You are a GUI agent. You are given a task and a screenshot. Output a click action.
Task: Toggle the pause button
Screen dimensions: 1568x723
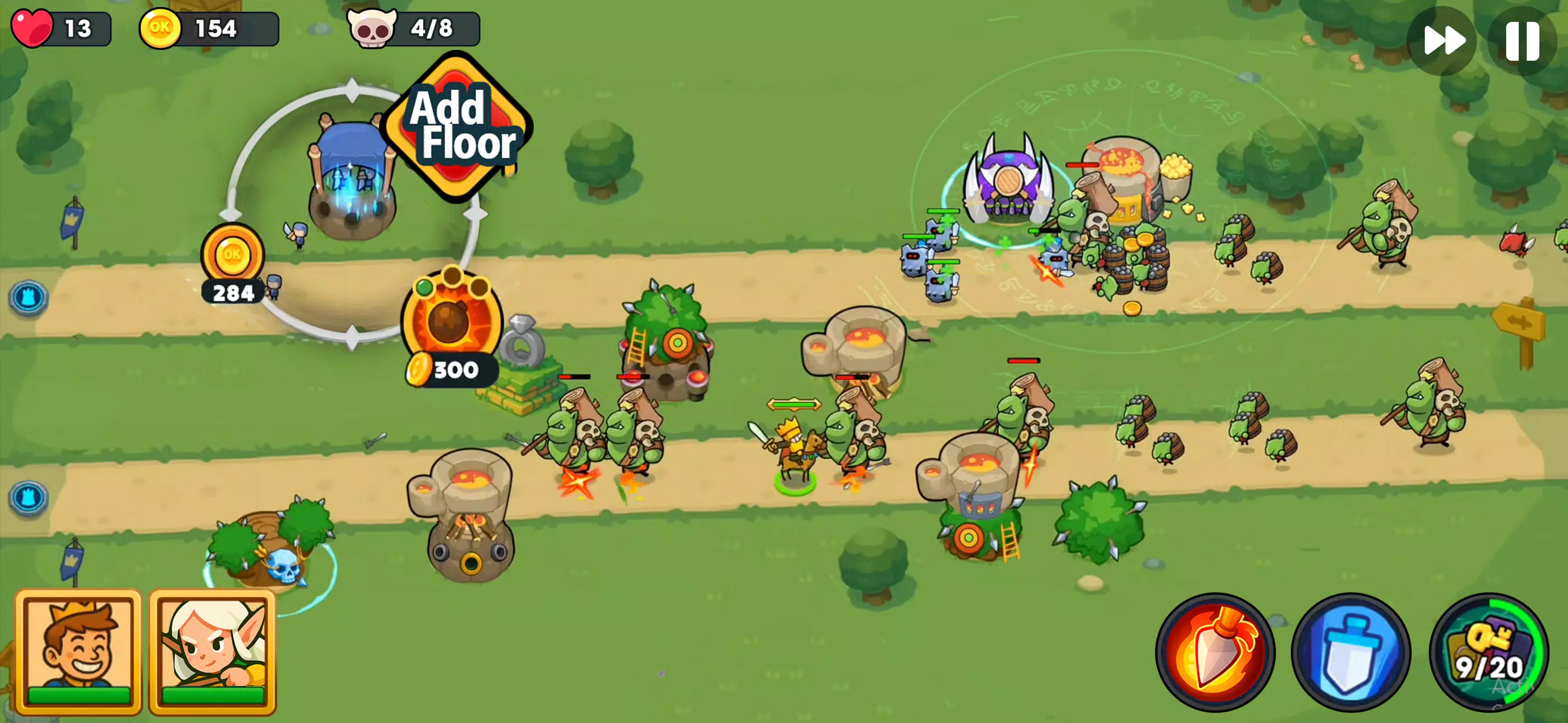(x=1524, y=40)
